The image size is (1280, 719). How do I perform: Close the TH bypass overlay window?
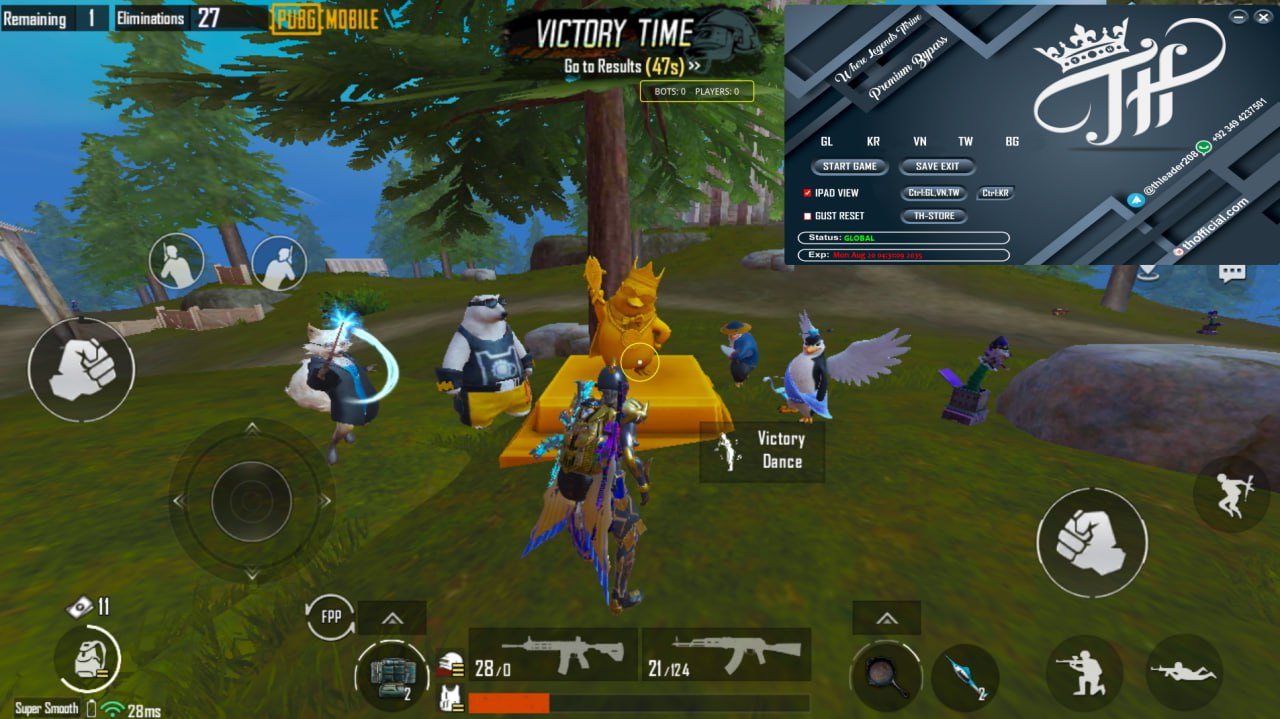tap(1264, 17)
